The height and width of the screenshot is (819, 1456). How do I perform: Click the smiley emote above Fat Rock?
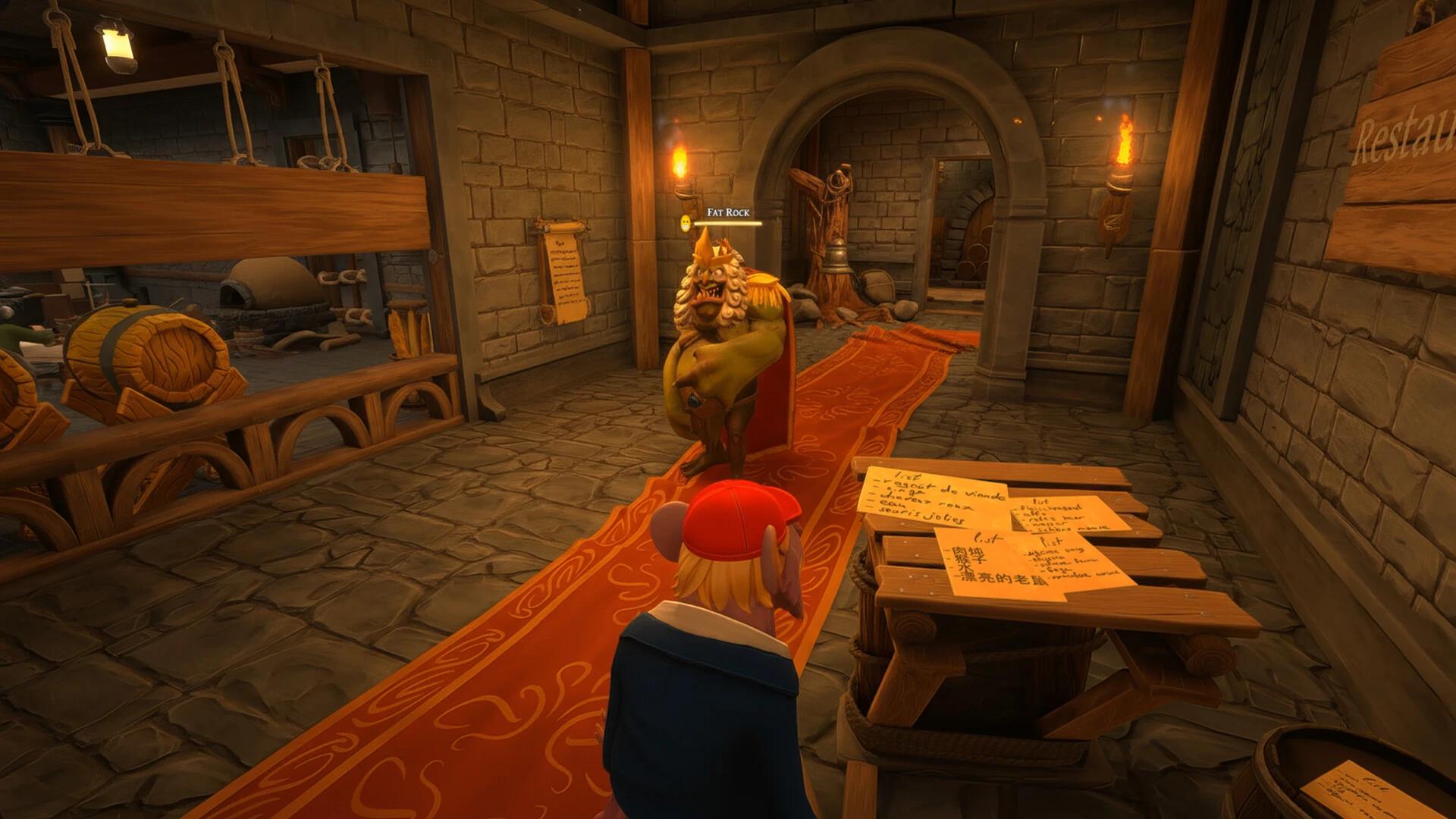point(685,223)
